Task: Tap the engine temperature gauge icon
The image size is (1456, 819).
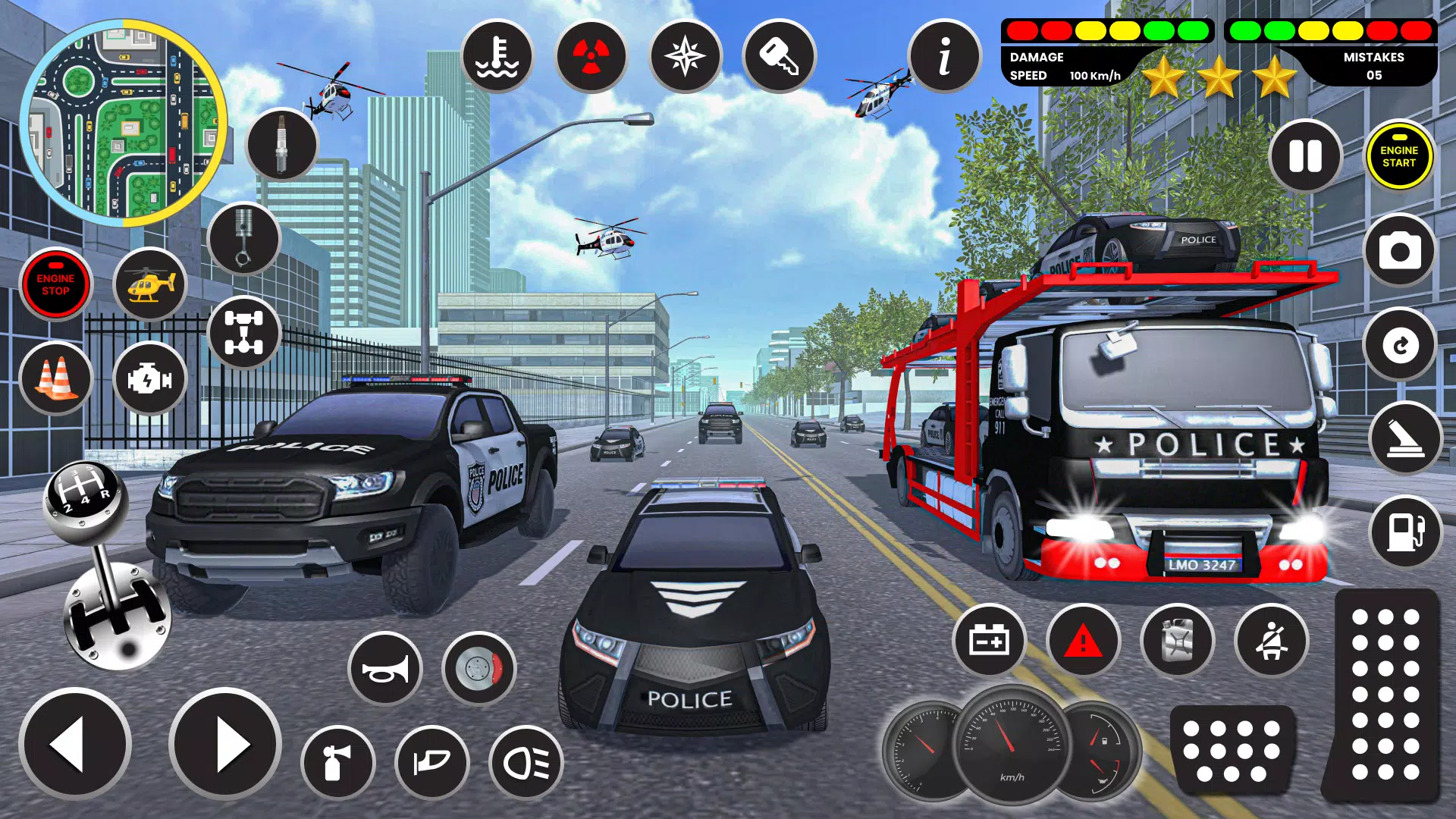Action: click(498, 57)
